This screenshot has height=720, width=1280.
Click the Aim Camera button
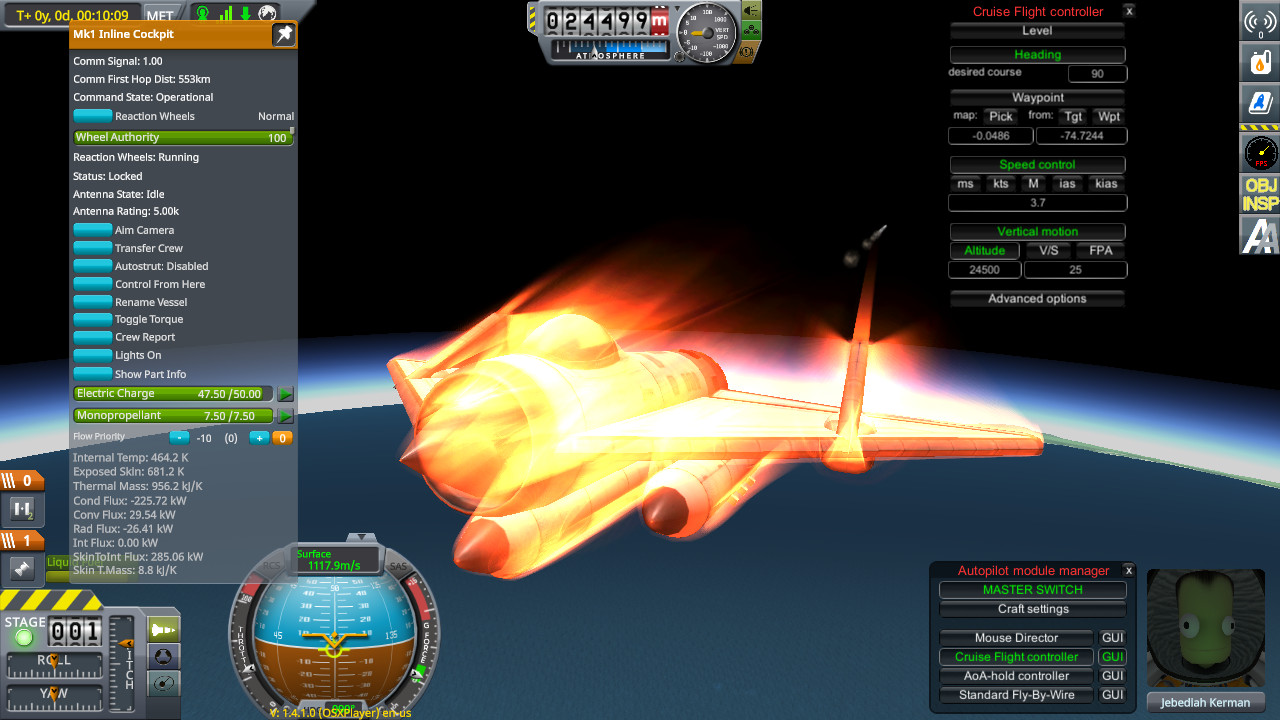click(x=93, y=230)
